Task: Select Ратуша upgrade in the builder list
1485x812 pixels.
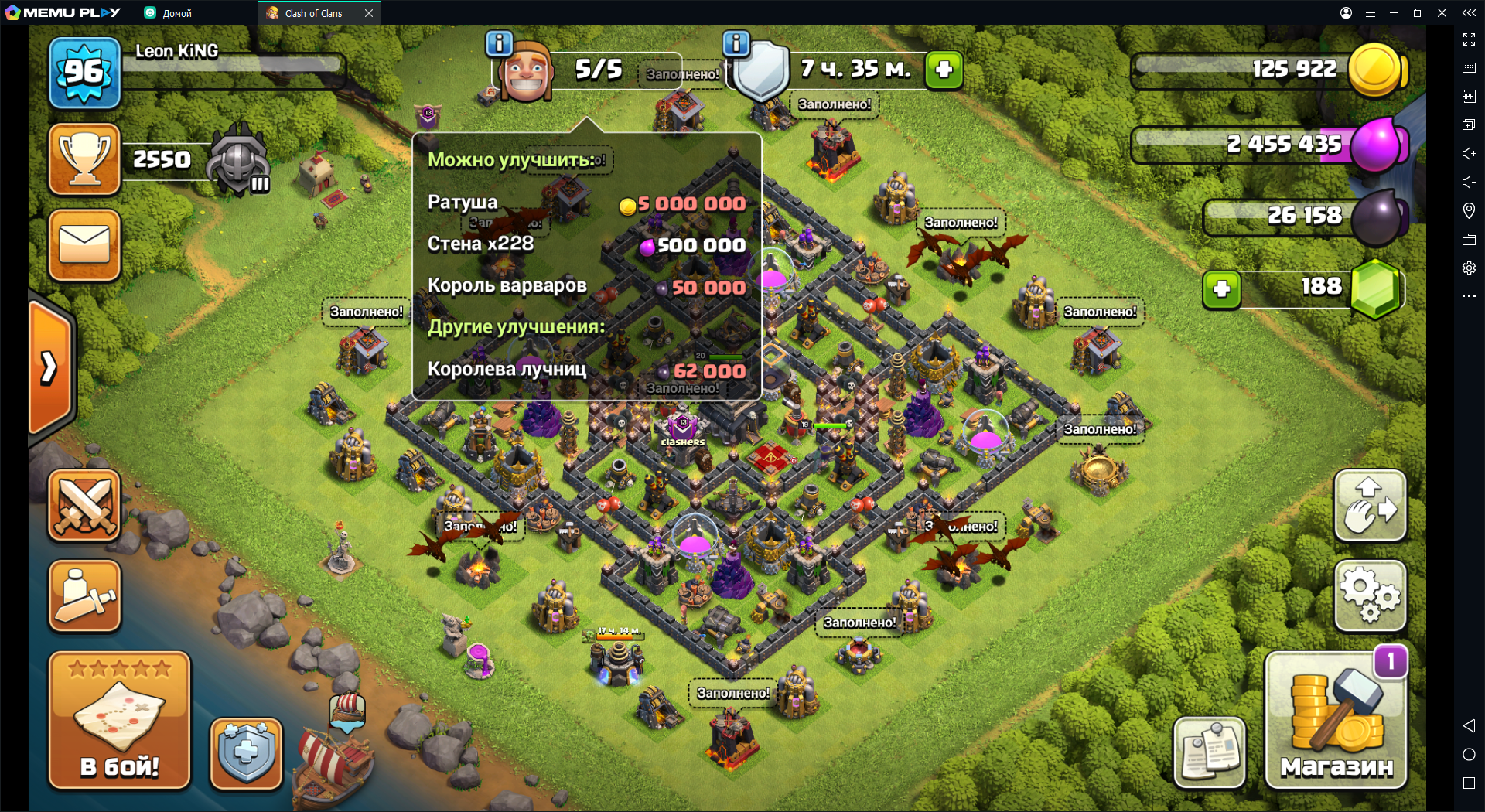Action: 586,203
